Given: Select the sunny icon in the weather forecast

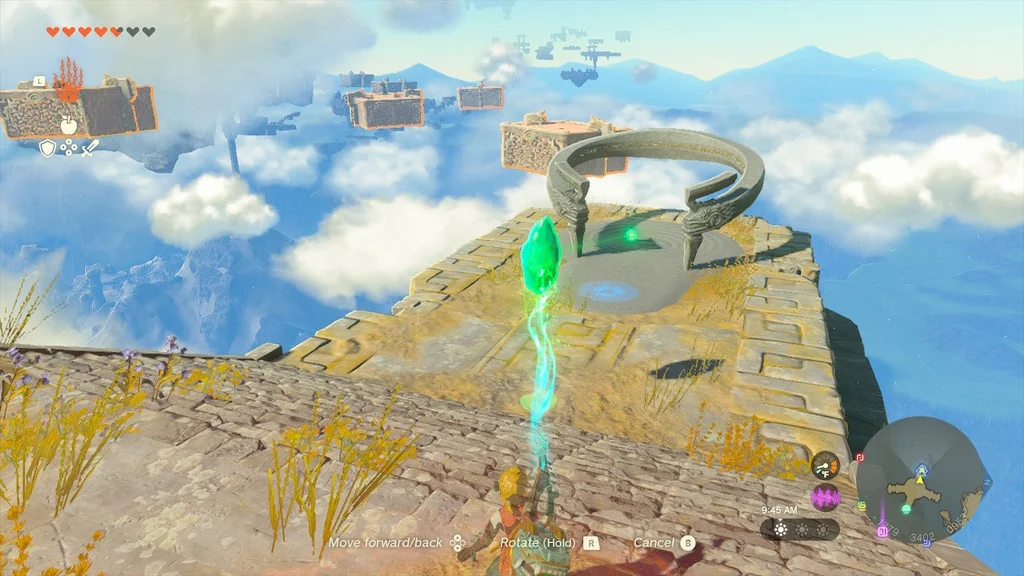Looking at the screenshot, I should (x=780, y=528).
